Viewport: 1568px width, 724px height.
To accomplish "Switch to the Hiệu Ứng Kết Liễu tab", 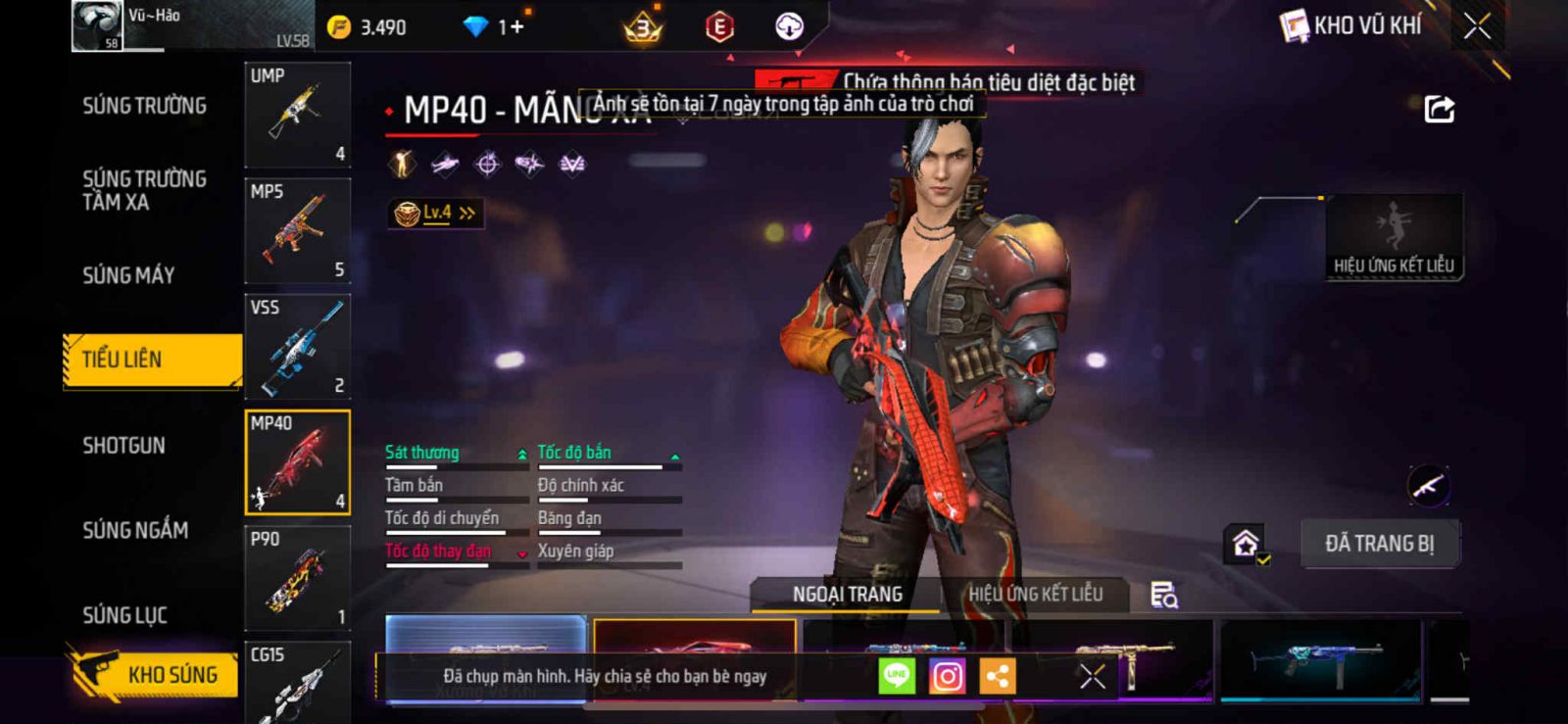I will tap(1035, 594).
